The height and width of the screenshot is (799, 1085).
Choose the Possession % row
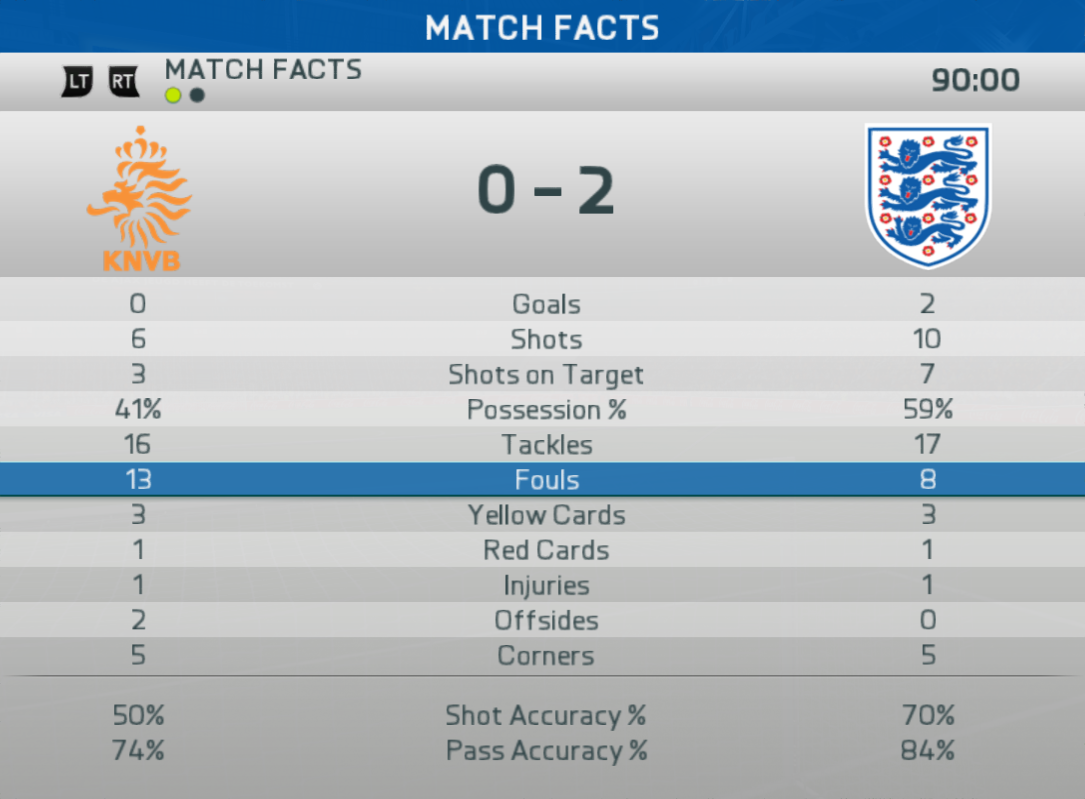pyautogui.click(x=546, y=410)
